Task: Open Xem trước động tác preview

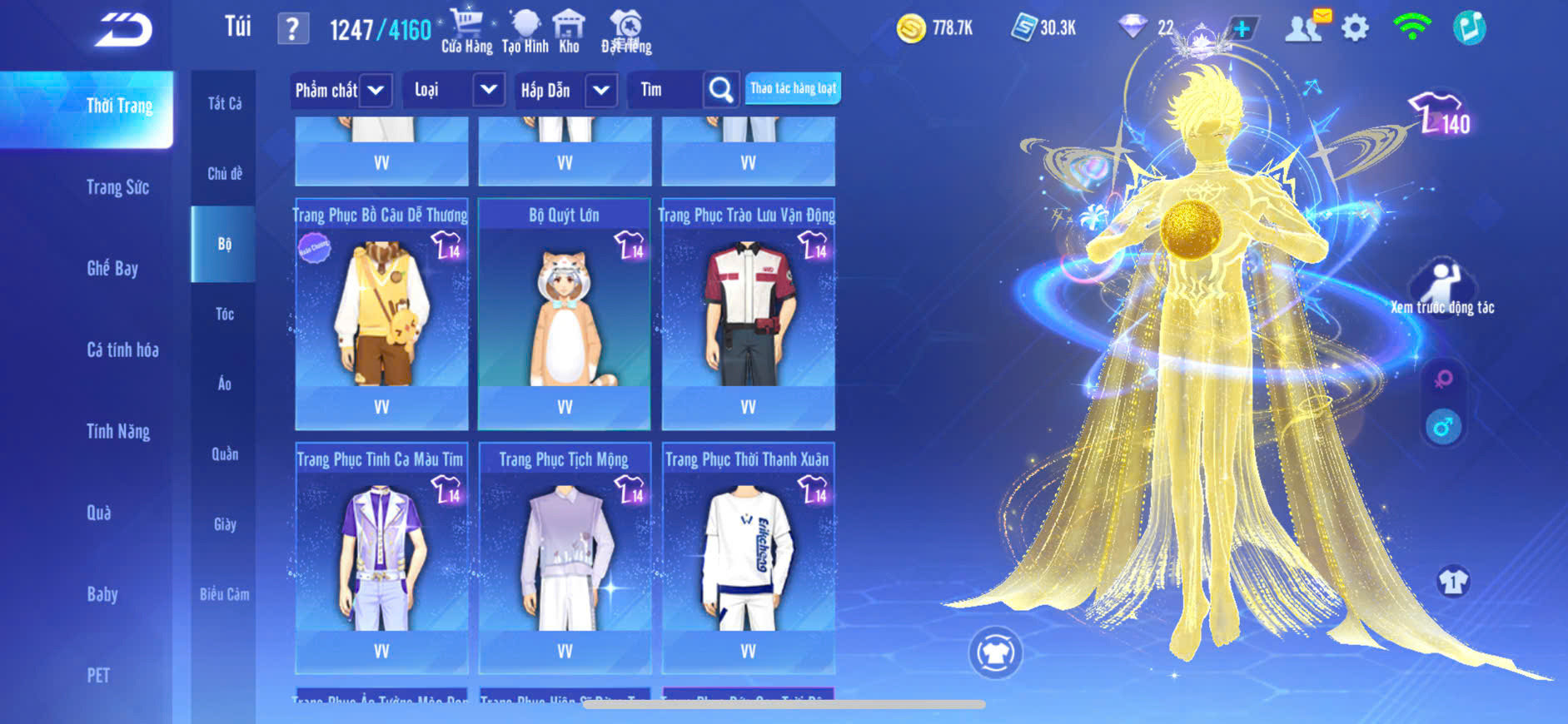Action: pos(1443,287)
